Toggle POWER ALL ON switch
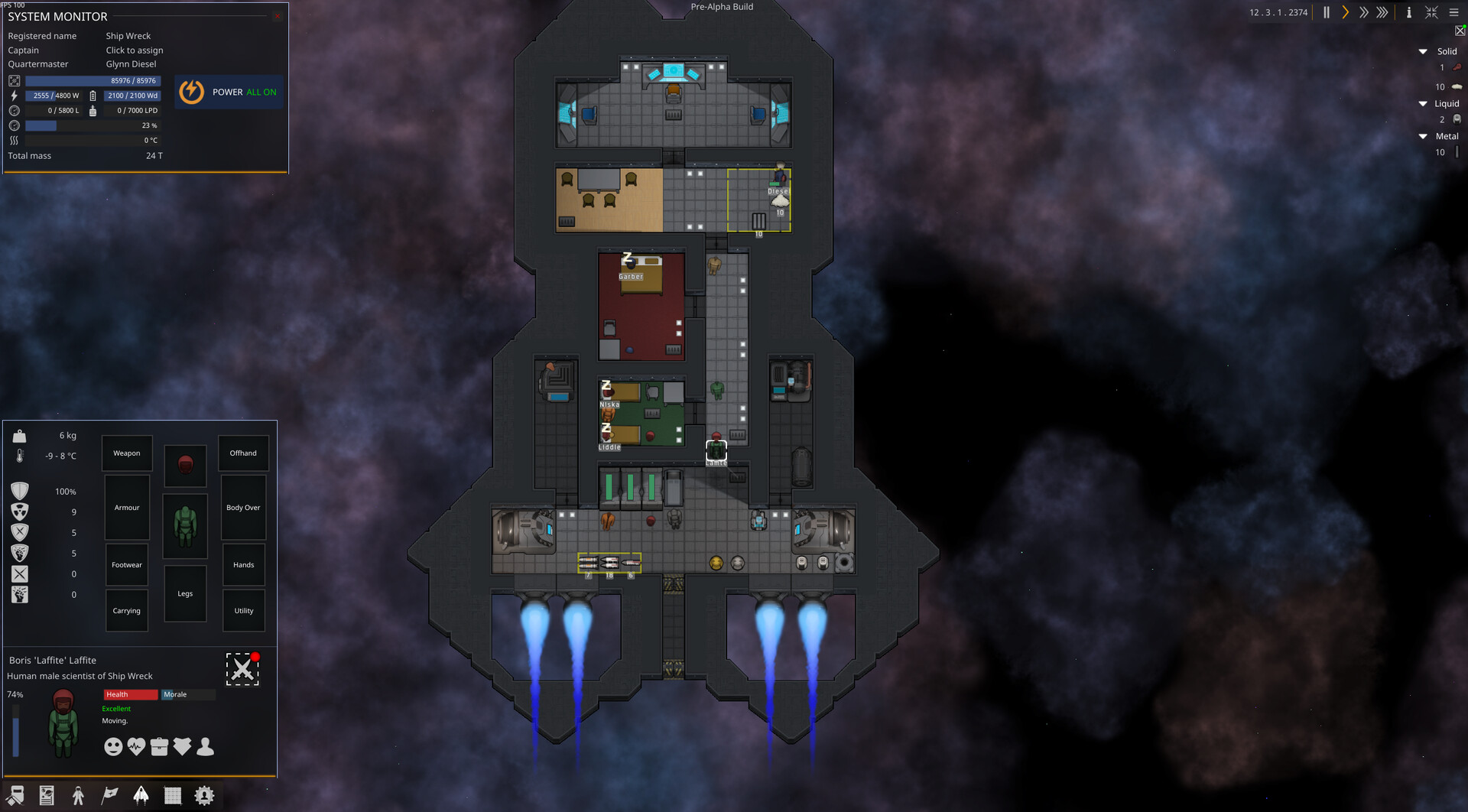The width and height of the screenshot is (1468, 812). (228, 92)
